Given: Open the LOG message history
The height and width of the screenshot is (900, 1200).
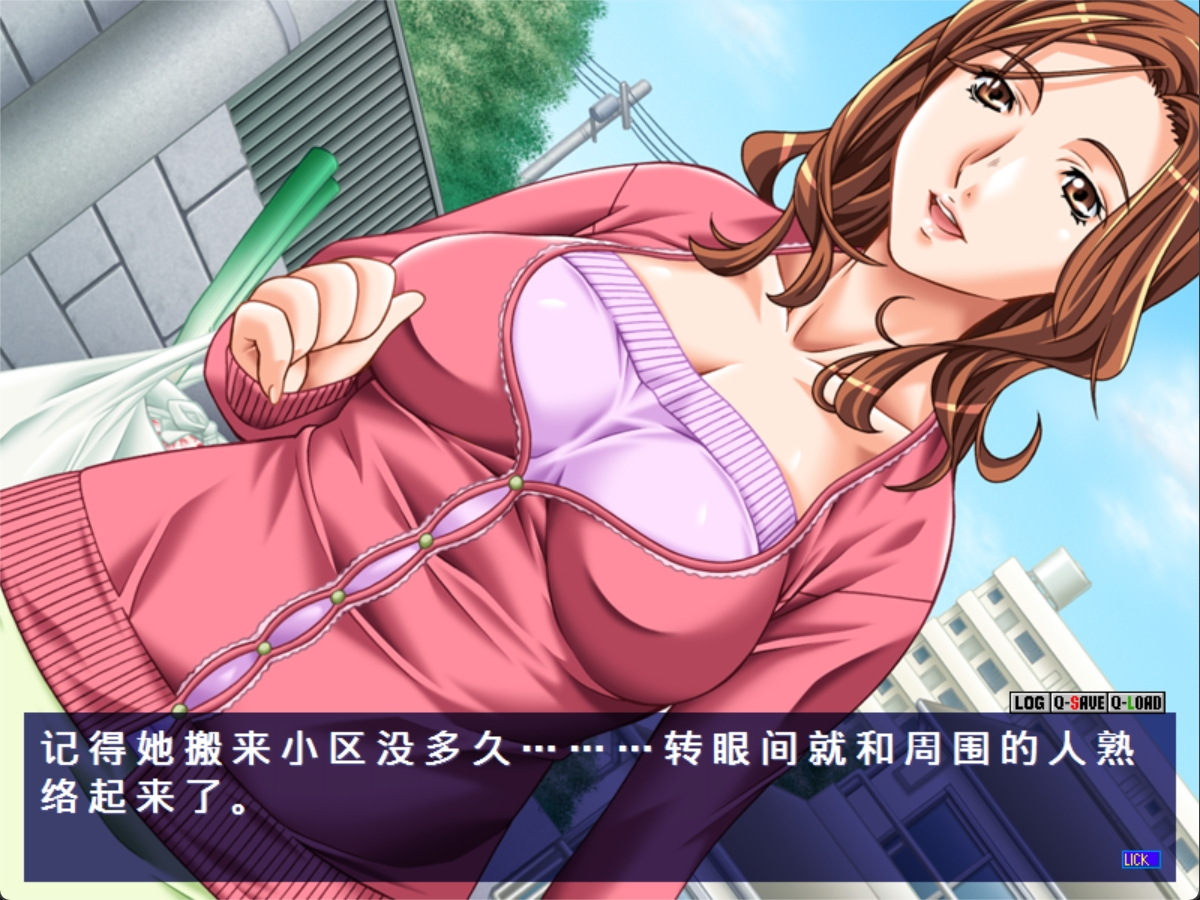Looking at the screenshot, I should (1028, 703).
